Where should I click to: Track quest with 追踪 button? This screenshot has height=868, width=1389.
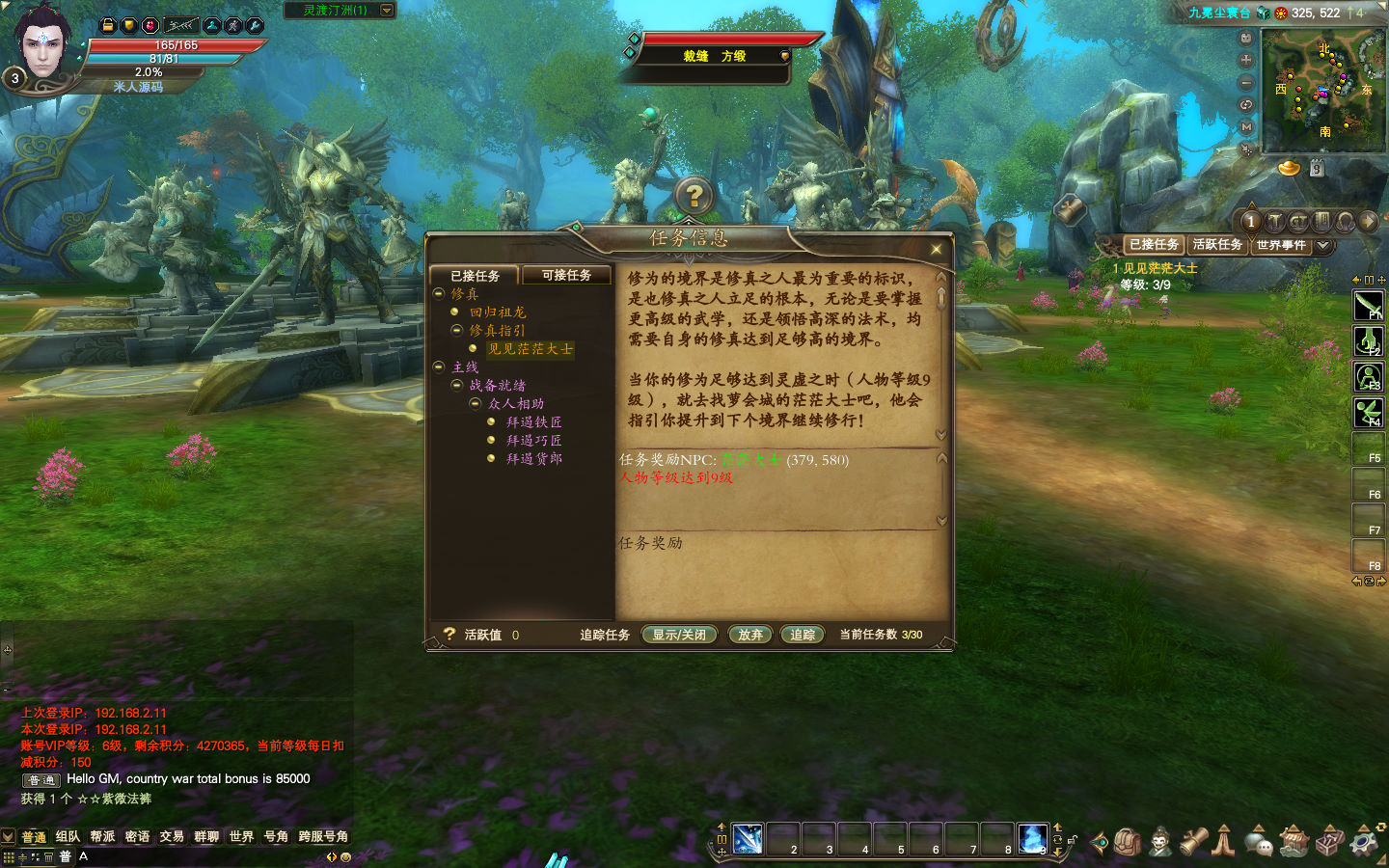(x=803, y=635)
